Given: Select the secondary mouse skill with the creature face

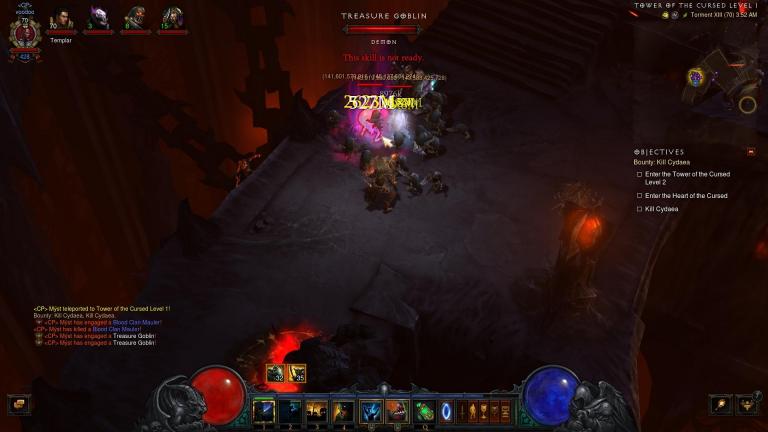Looking at the screenshot, I should point(397,410).
